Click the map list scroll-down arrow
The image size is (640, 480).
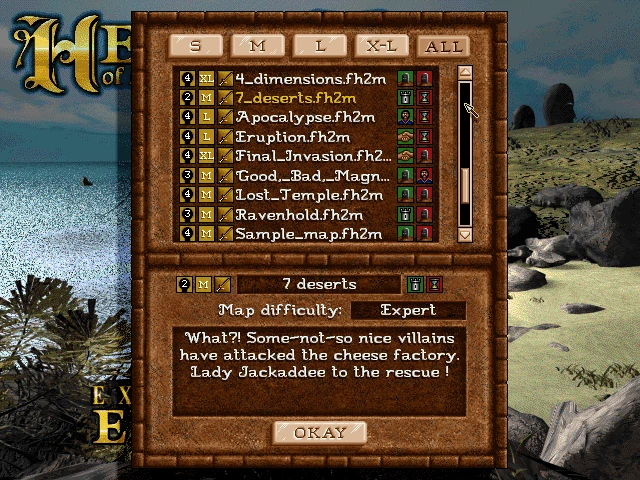tap(464, 233)
